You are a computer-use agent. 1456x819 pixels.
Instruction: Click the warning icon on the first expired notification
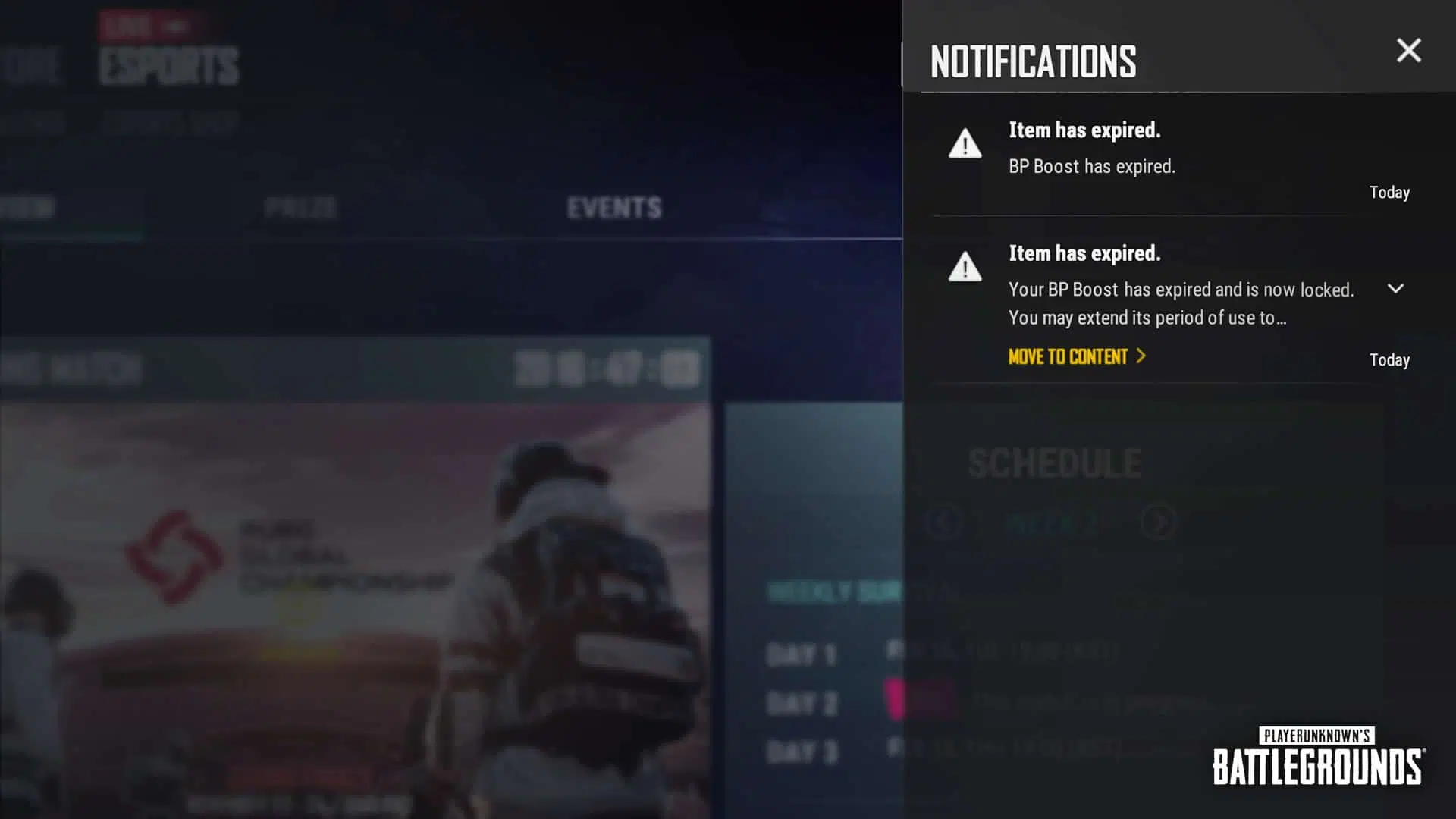click(964, 144)
